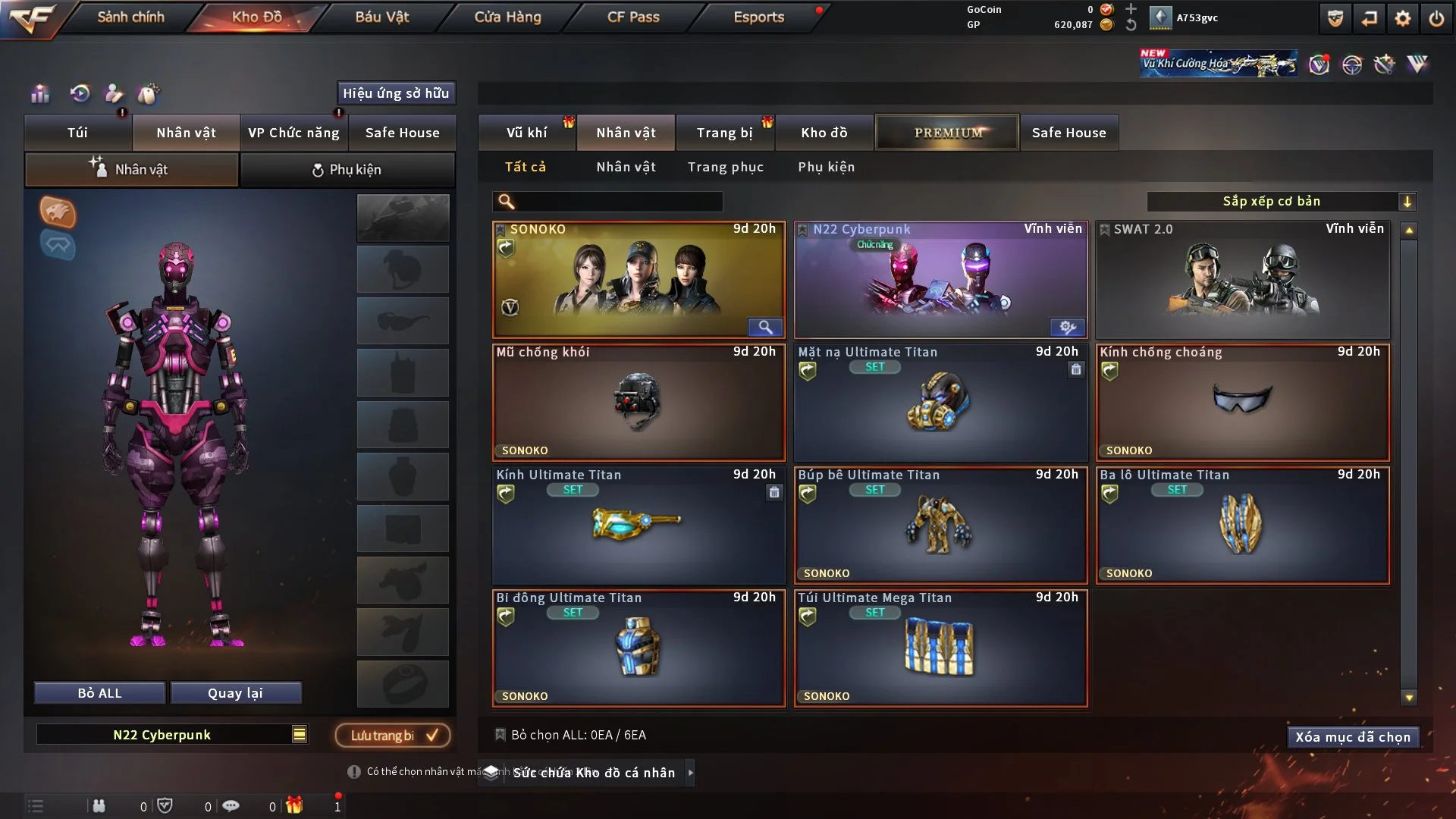Click the Xóa mục đã chọn button
Image resolution: width=1456 pixels, height=819 pixels.
click(x=1353, y=736)
